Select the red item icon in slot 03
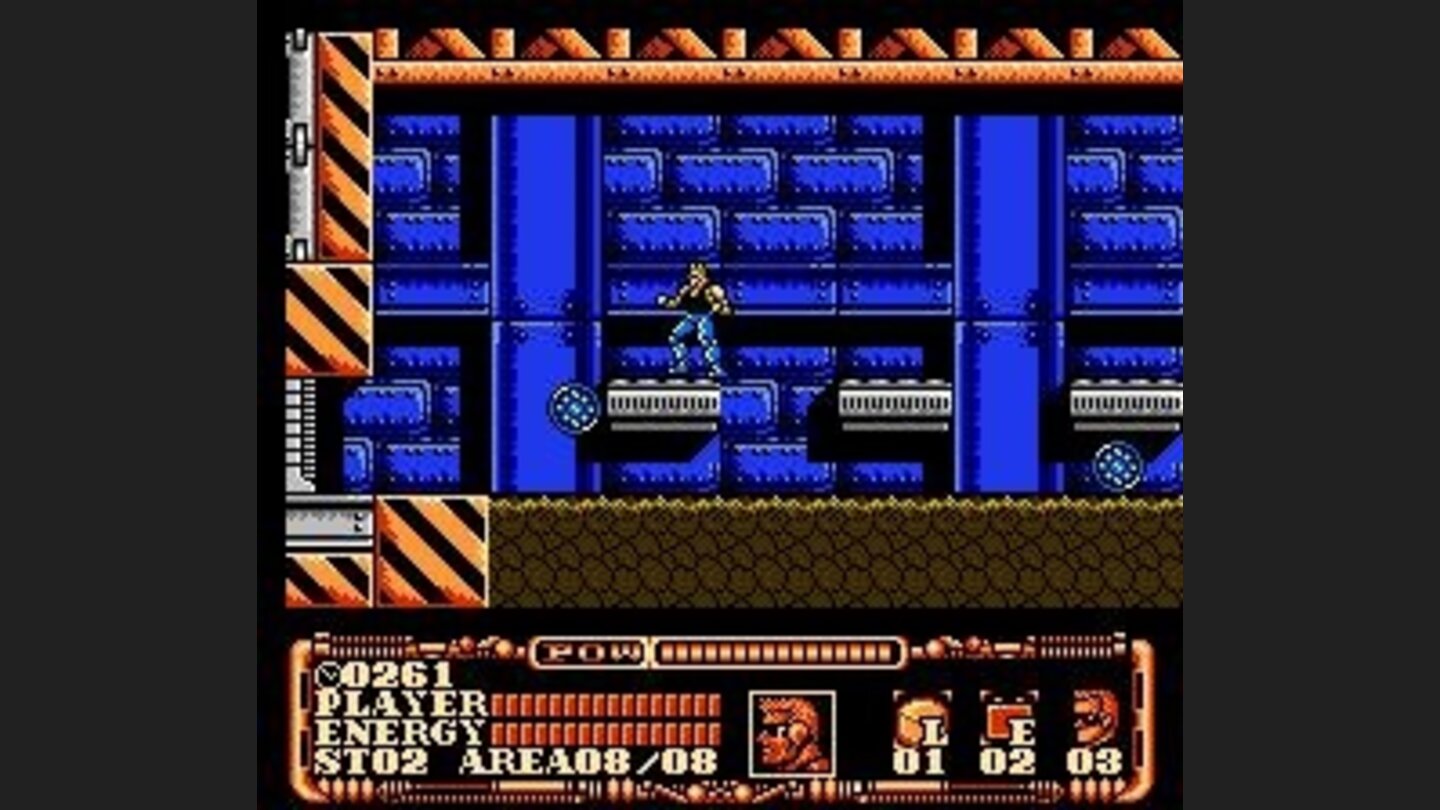 [1092, 717]
